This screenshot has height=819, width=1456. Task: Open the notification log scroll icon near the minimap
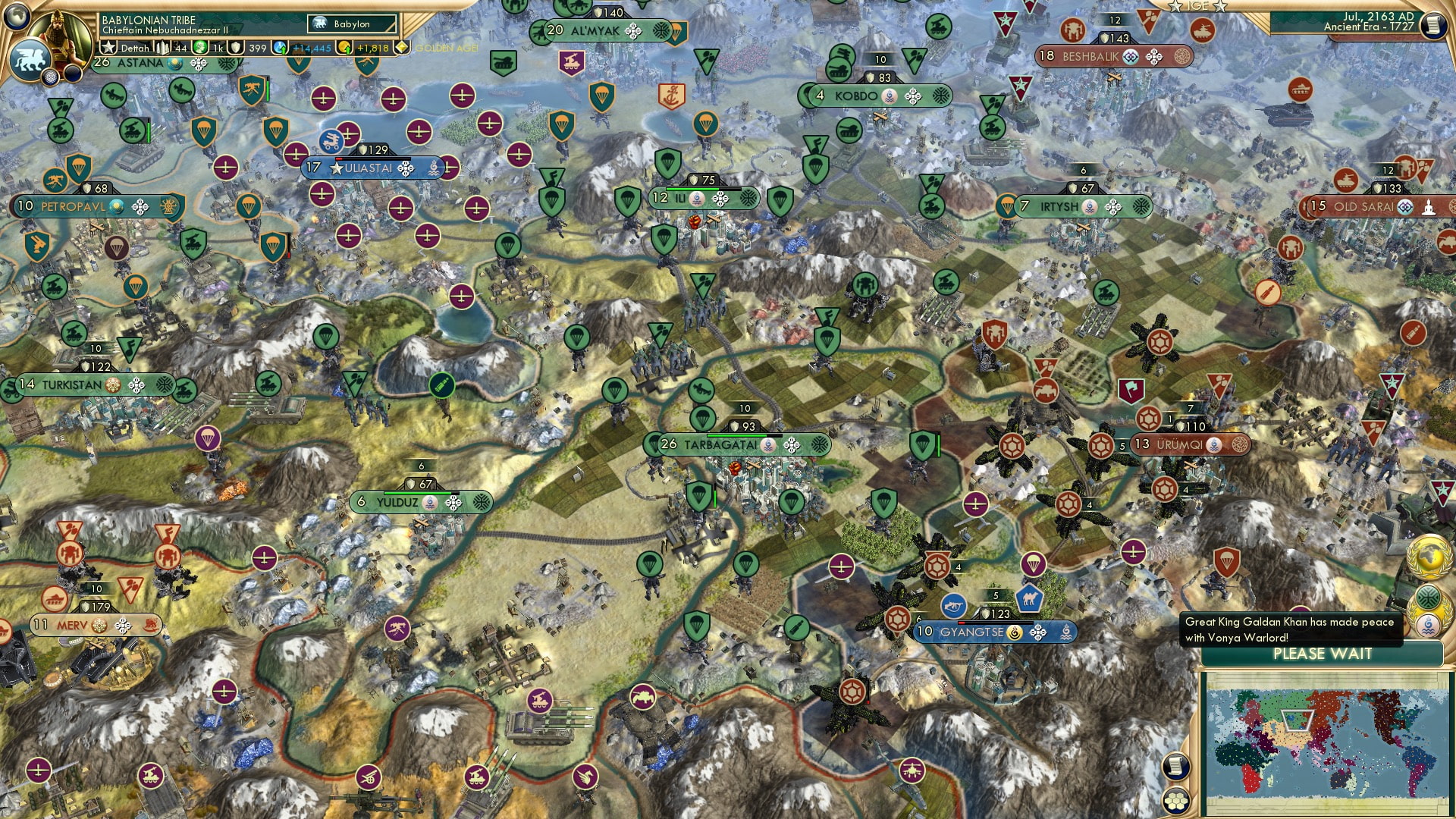1176,766
